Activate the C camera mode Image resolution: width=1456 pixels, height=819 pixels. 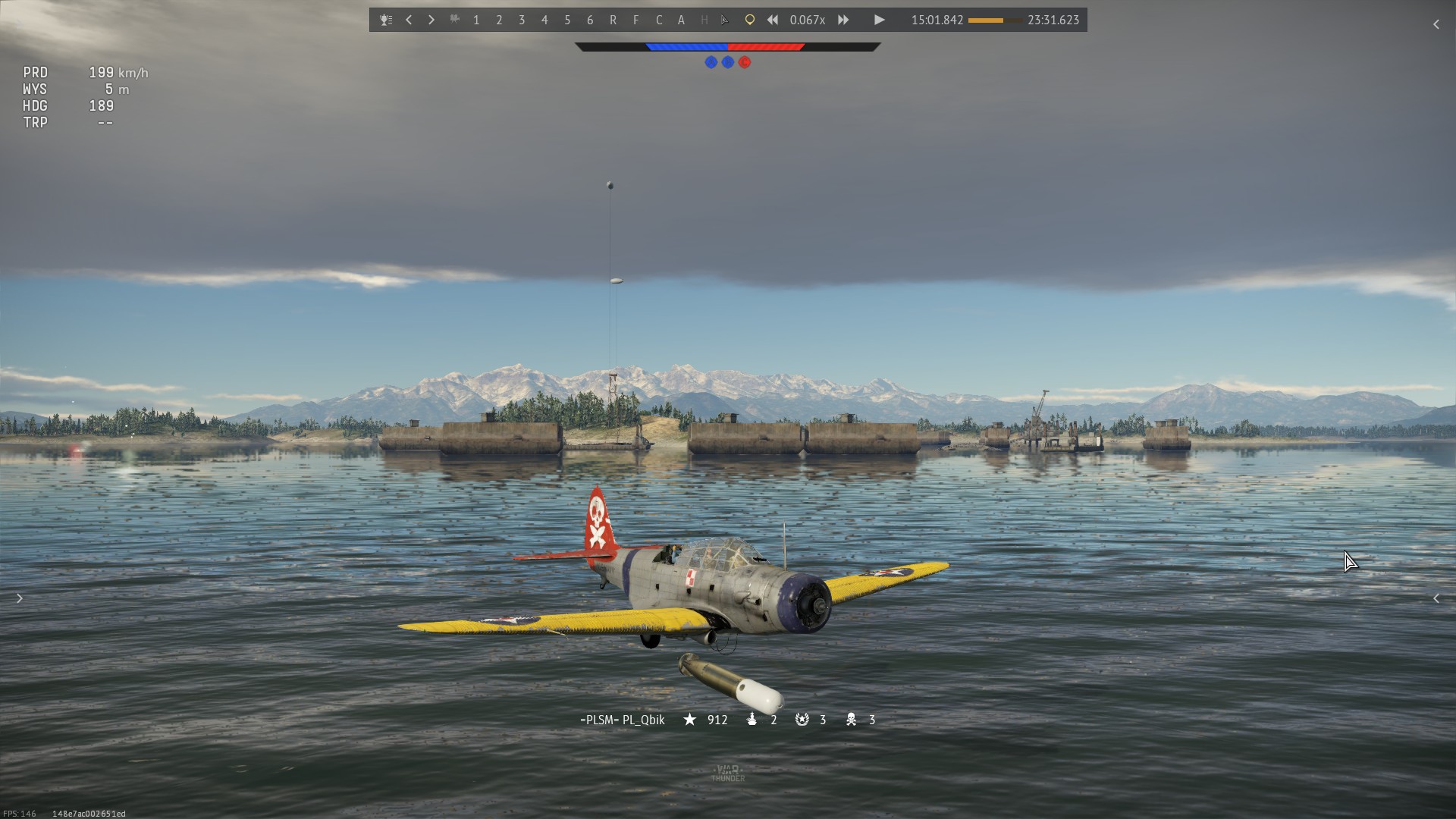[658, 20]
